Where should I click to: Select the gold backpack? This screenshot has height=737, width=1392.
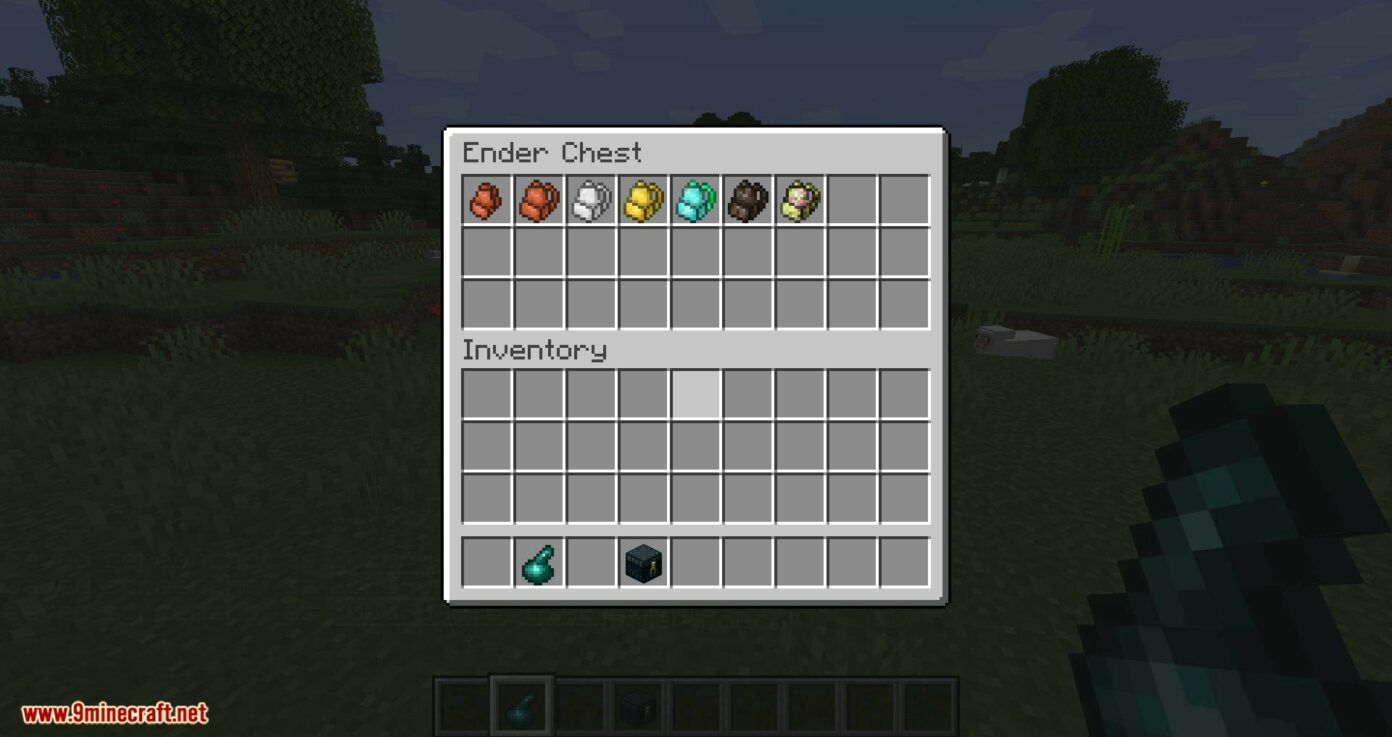click(642, 200)
